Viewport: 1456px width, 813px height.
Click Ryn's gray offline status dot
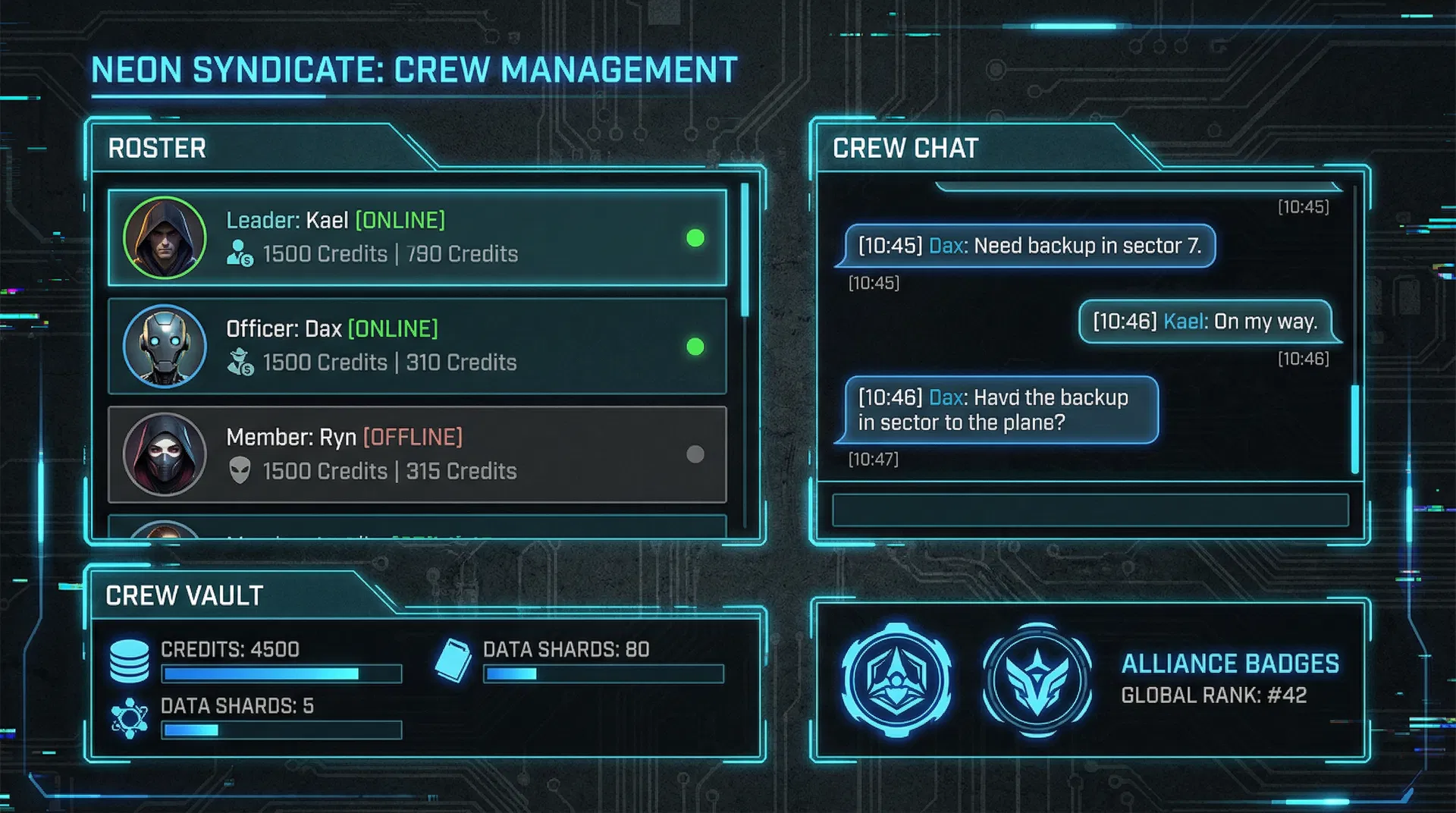pyautogui.click(x=695, y=454)
